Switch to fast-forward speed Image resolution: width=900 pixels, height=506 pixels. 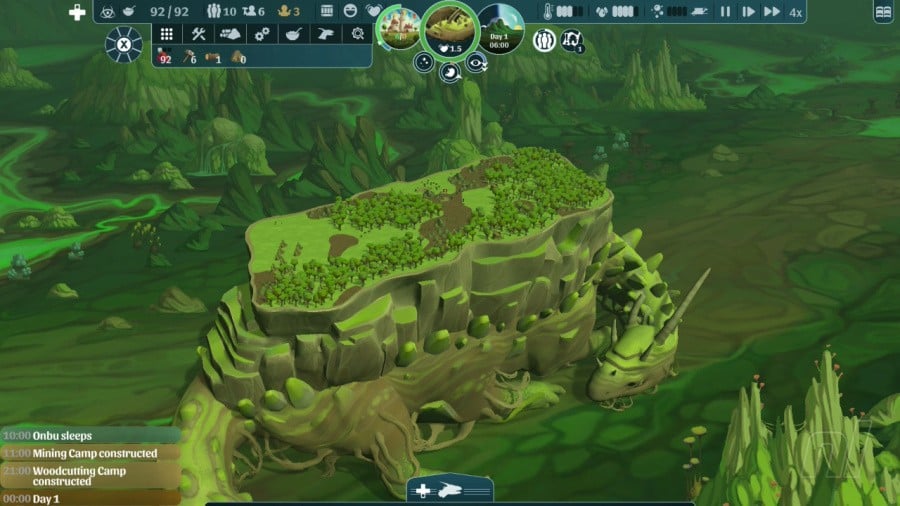pos(771,12)
